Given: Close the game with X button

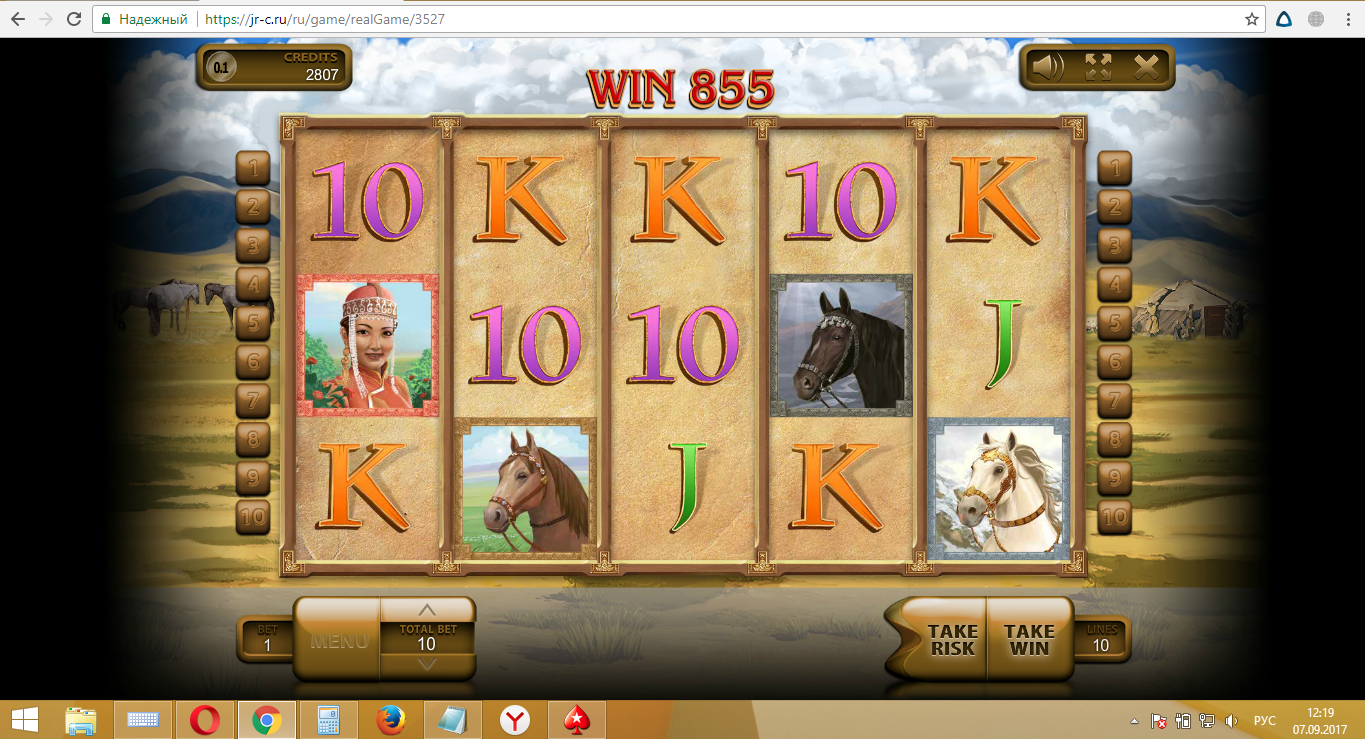Looking at the screenshot, I should point(1146,67).
